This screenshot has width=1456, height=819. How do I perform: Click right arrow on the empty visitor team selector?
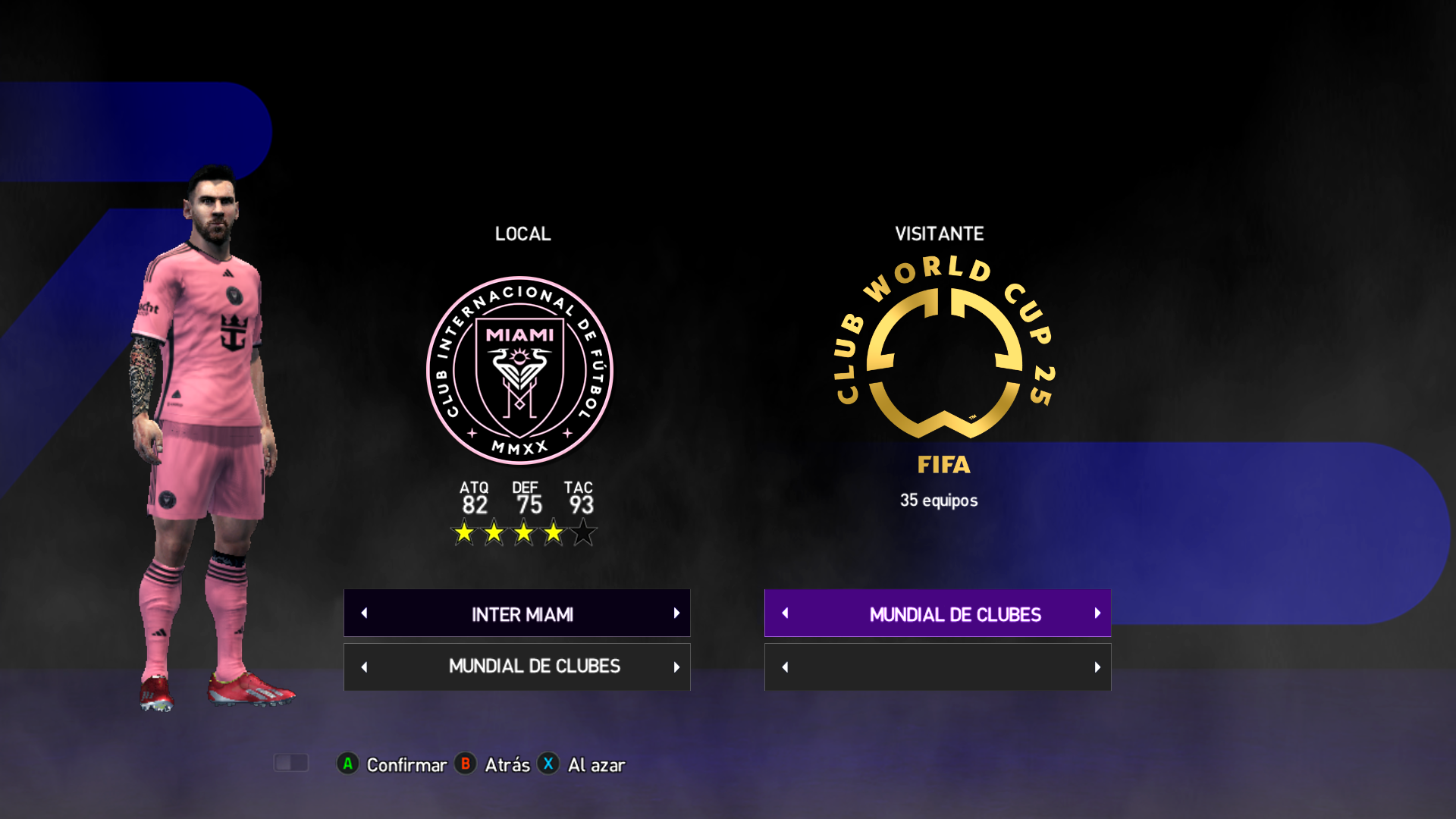[x=1097, y=667]
